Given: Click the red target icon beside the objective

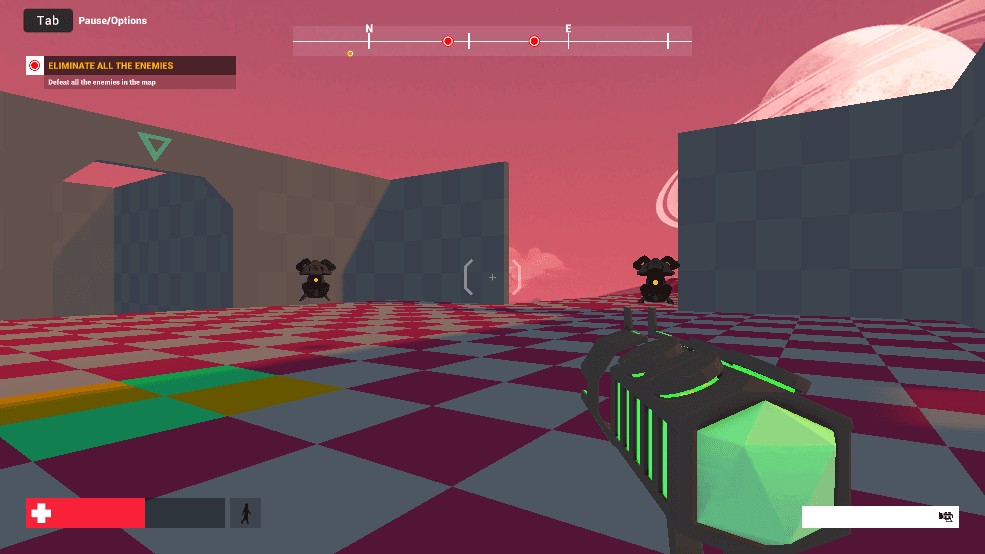Looking at the screenshot, I should click(35, 66).
